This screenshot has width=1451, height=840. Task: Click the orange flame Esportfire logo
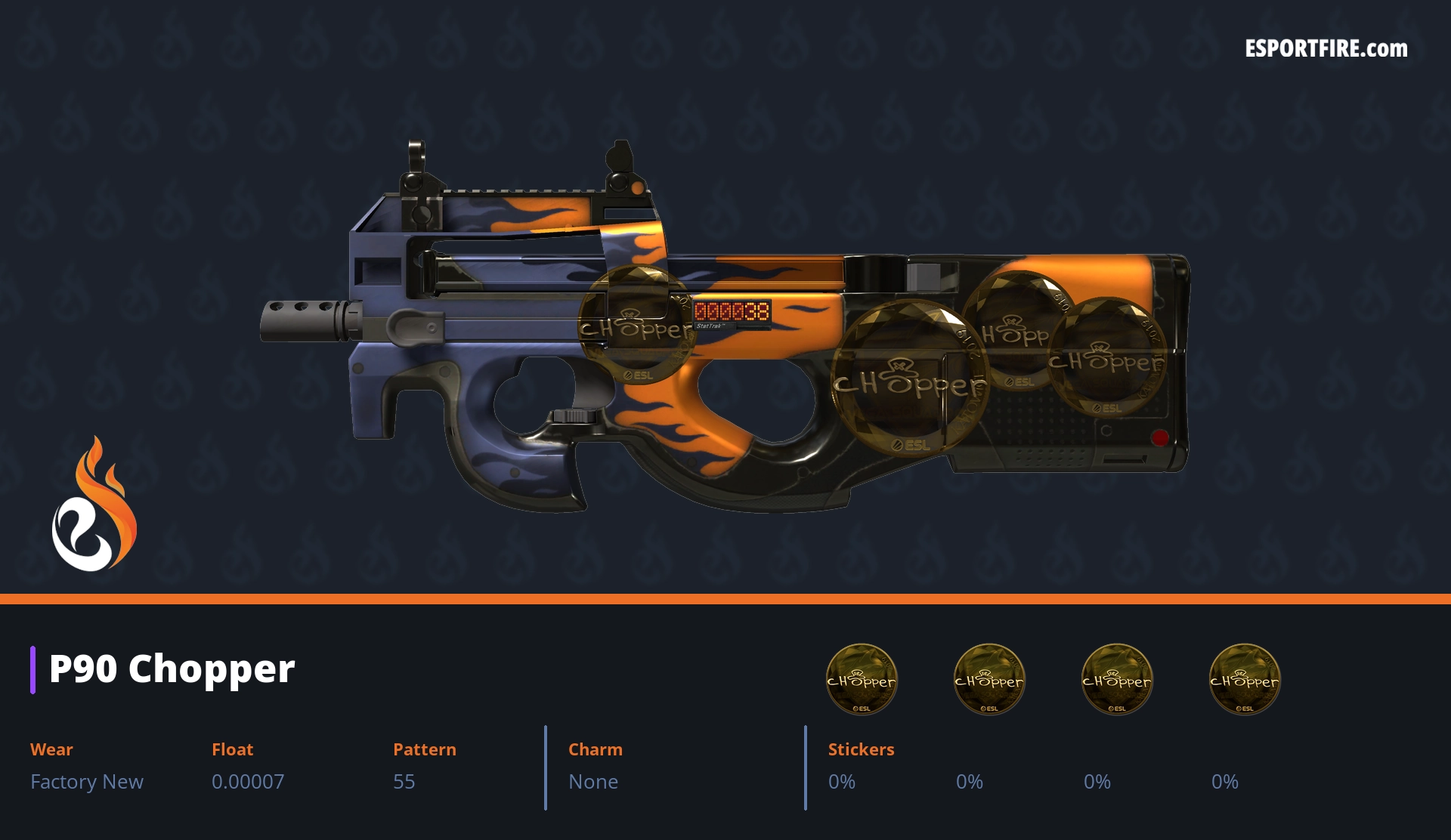94,505
